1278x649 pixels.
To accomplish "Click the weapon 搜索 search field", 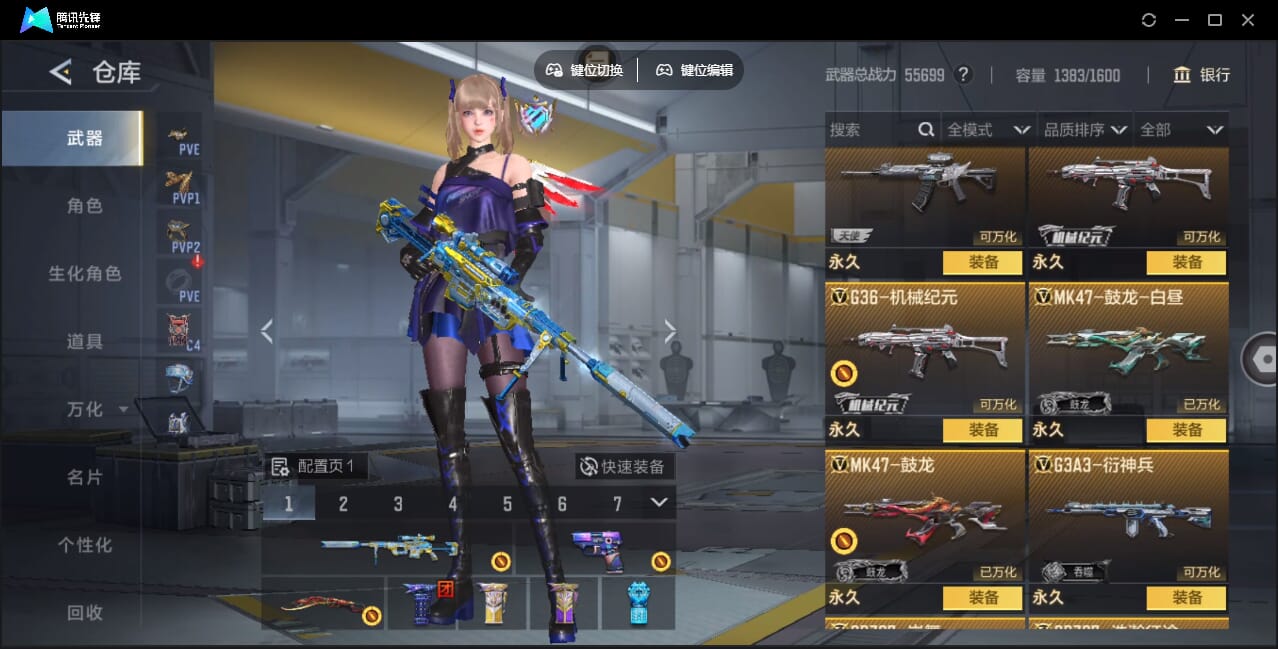I will tap(870, 130).
